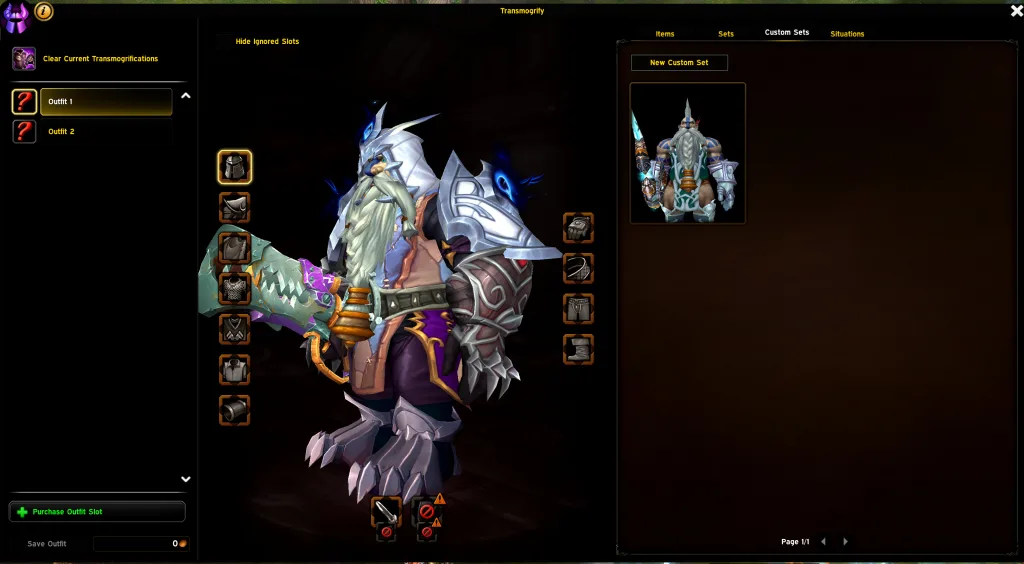The image size is (1024, 564).
Task: Open the Sets tab
Action: tap(726, 34)
